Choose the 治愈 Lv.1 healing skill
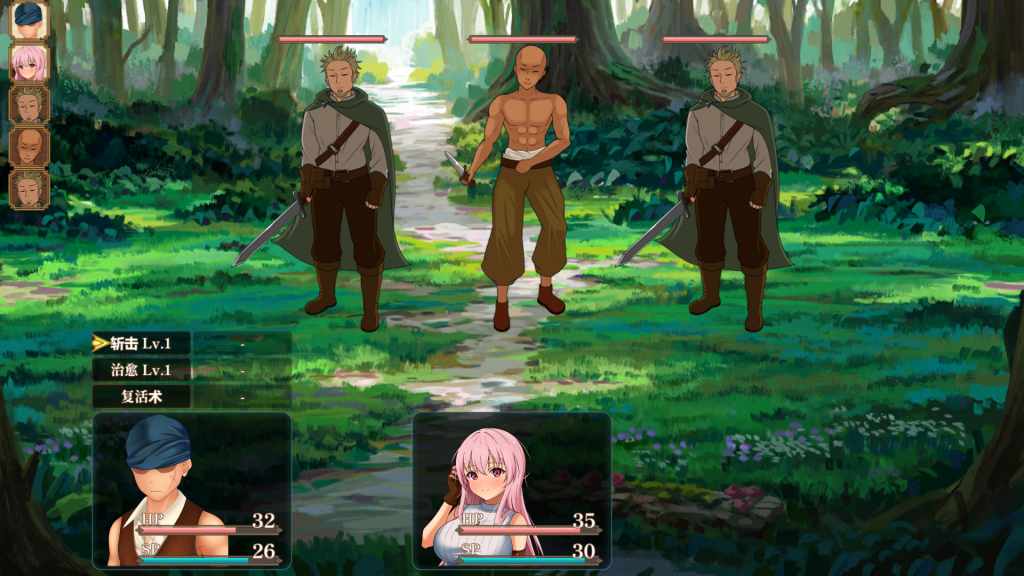The width and height of the screenshot is (1024, 576). click(x=141, y=369)
